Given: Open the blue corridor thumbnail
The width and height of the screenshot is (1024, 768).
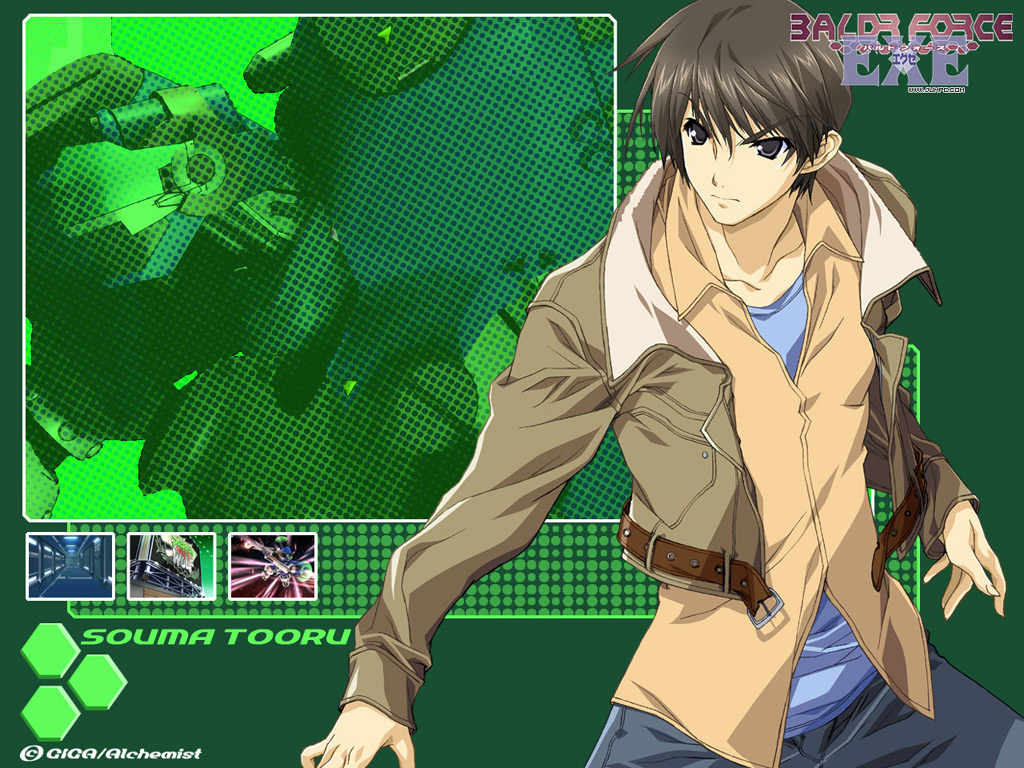Looking at the screenshot, I should pyautogui.click(x=70, y=566).
